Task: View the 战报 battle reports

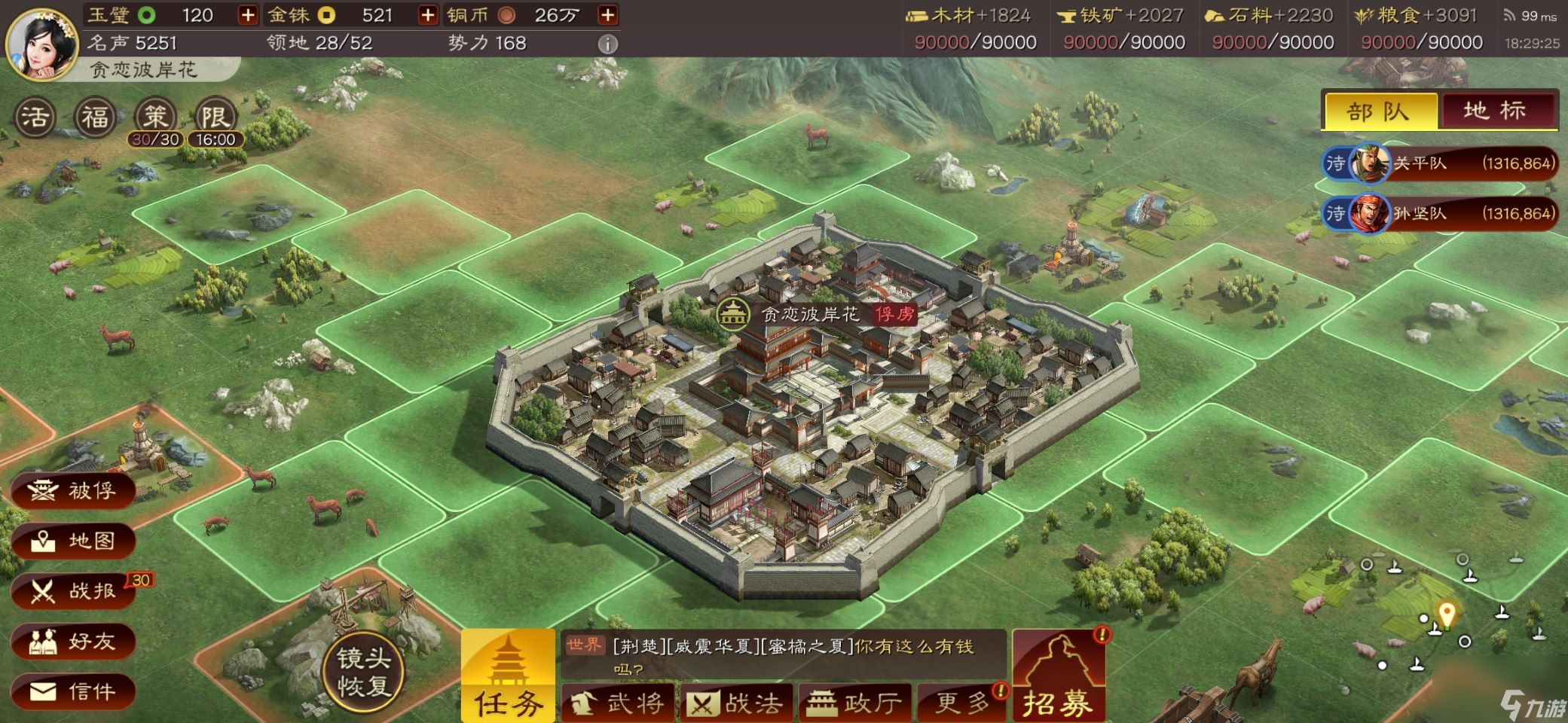Action: coord(73,591)
